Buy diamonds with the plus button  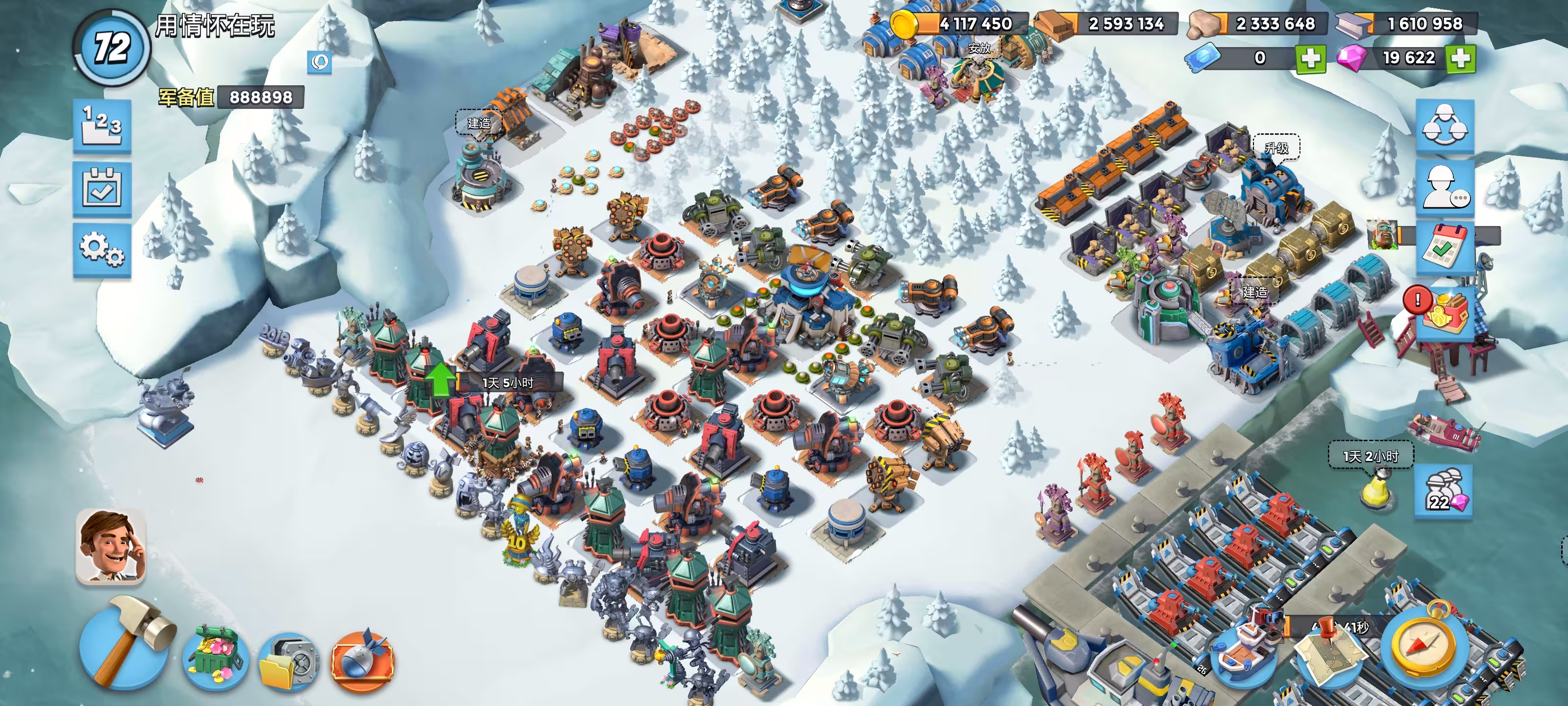(x=1461, y=58)
